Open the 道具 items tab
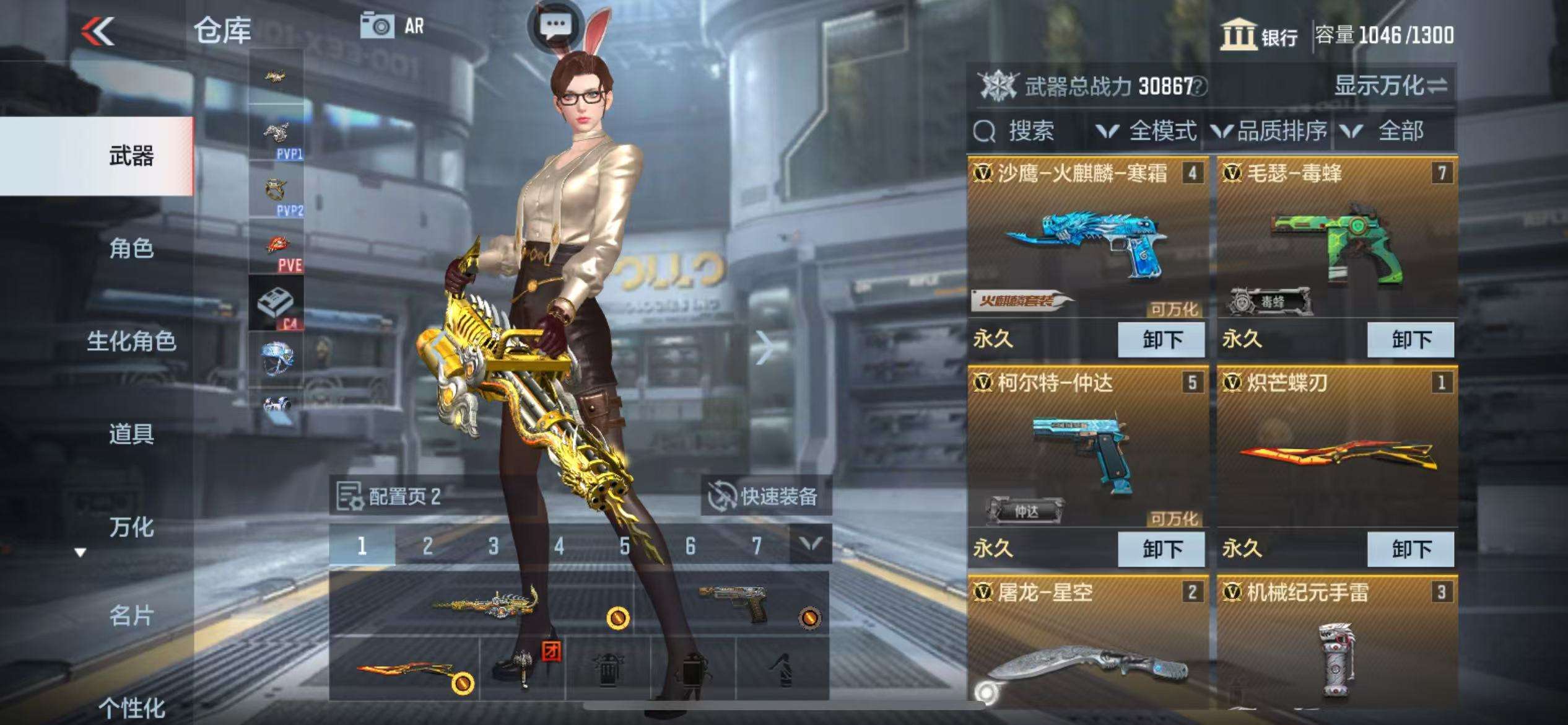 click(x=131, y=434)
